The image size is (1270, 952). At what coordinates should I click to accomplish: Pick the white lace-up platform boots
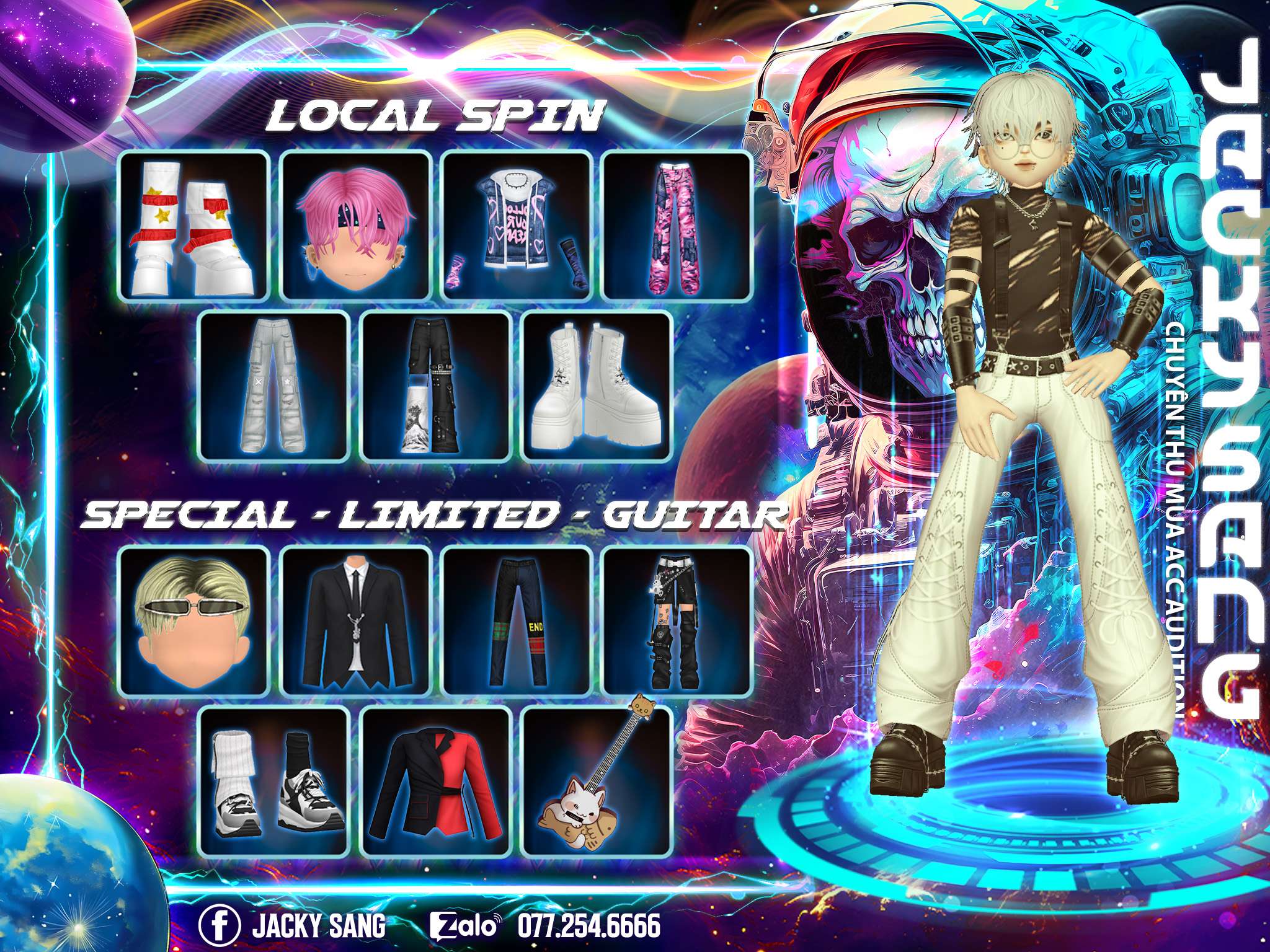click(x=597, y=387)
